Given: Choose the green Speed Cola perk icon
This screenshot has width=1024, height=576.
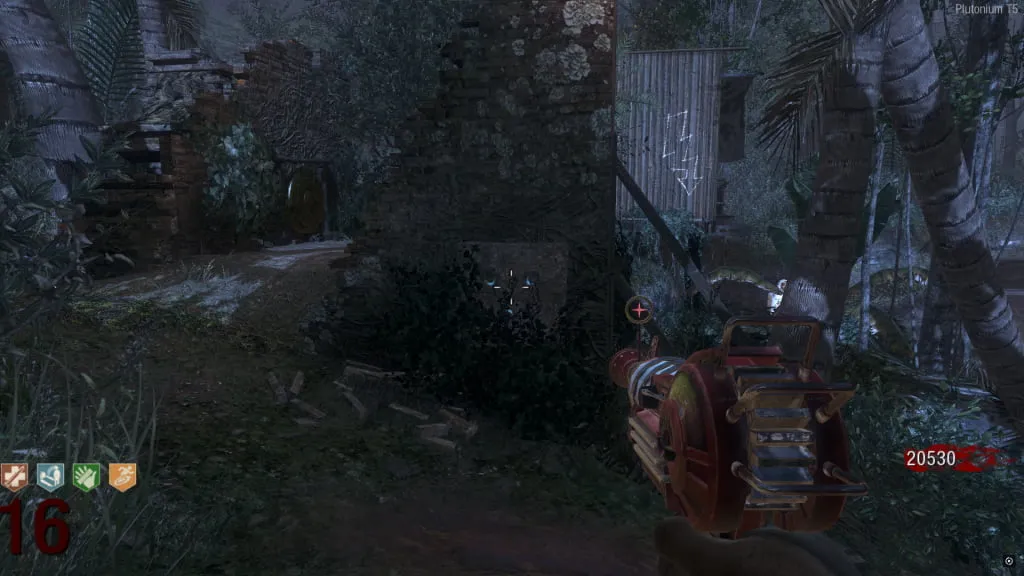Looking at the screenshot, I should click(86, 477).
